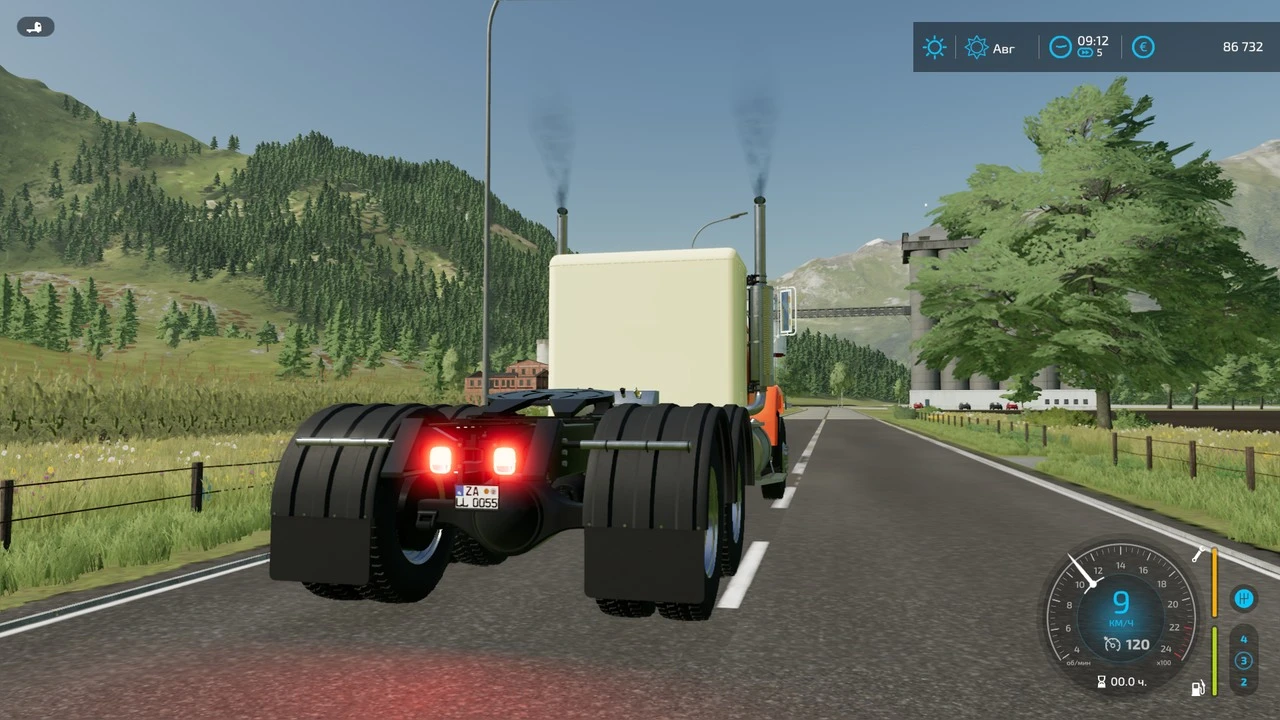Expand the gear selector panel
The width and height of the screenshot is (1280, 720).
1243,660
